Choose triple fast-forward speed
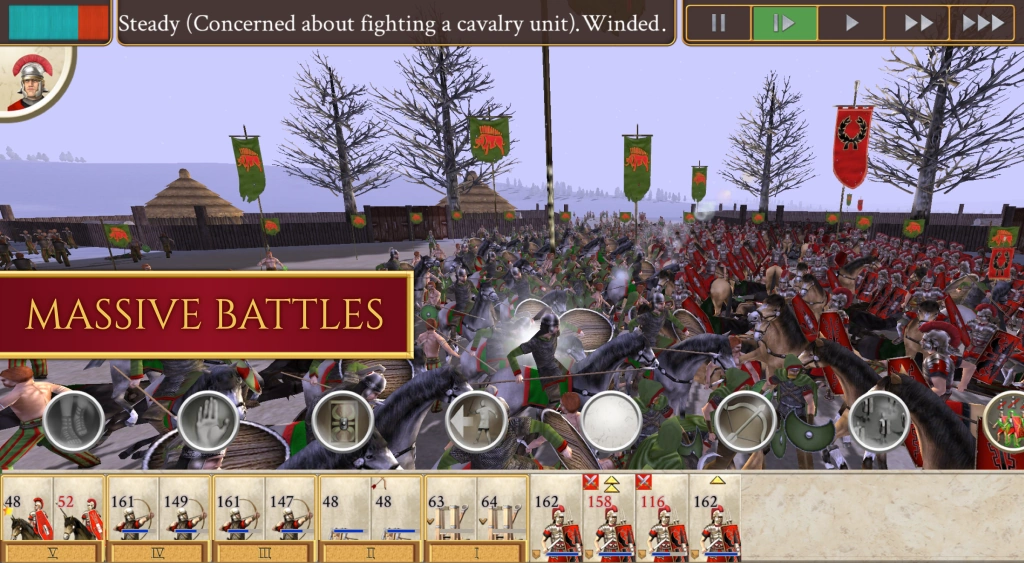This screenshot has width=1024, height=563. (982, 23)
